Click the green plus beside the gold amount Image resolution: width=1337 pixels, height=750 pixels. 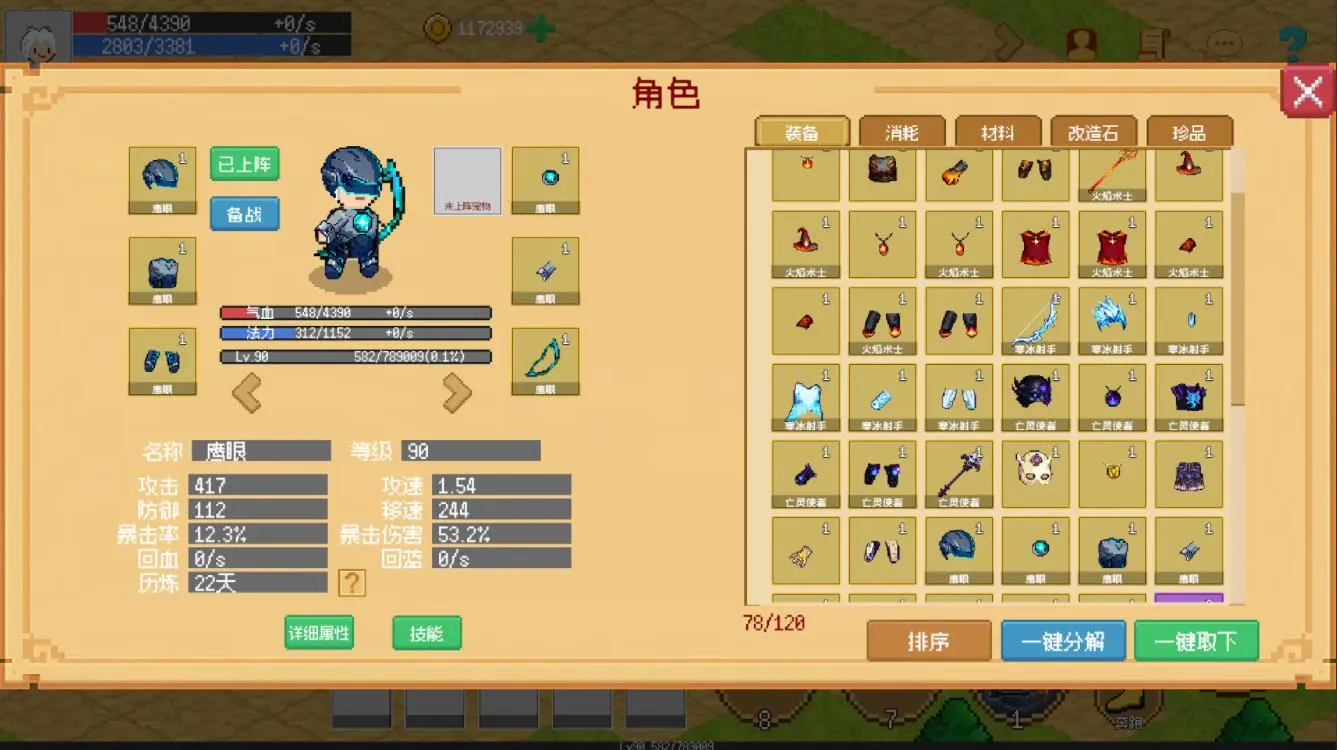[x=540, y=28]
